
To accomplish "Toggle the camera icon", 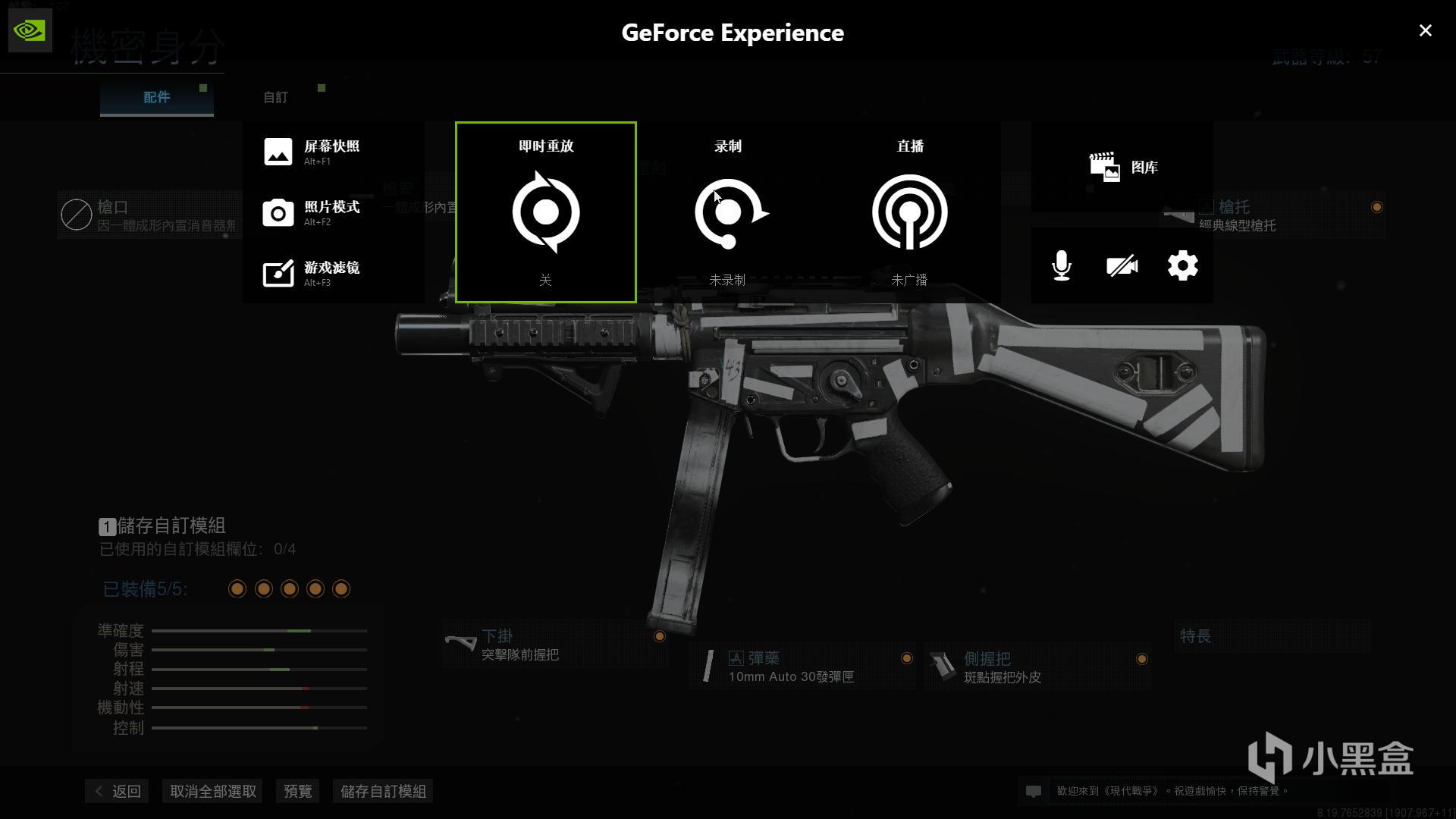I will click(1122, 265).
